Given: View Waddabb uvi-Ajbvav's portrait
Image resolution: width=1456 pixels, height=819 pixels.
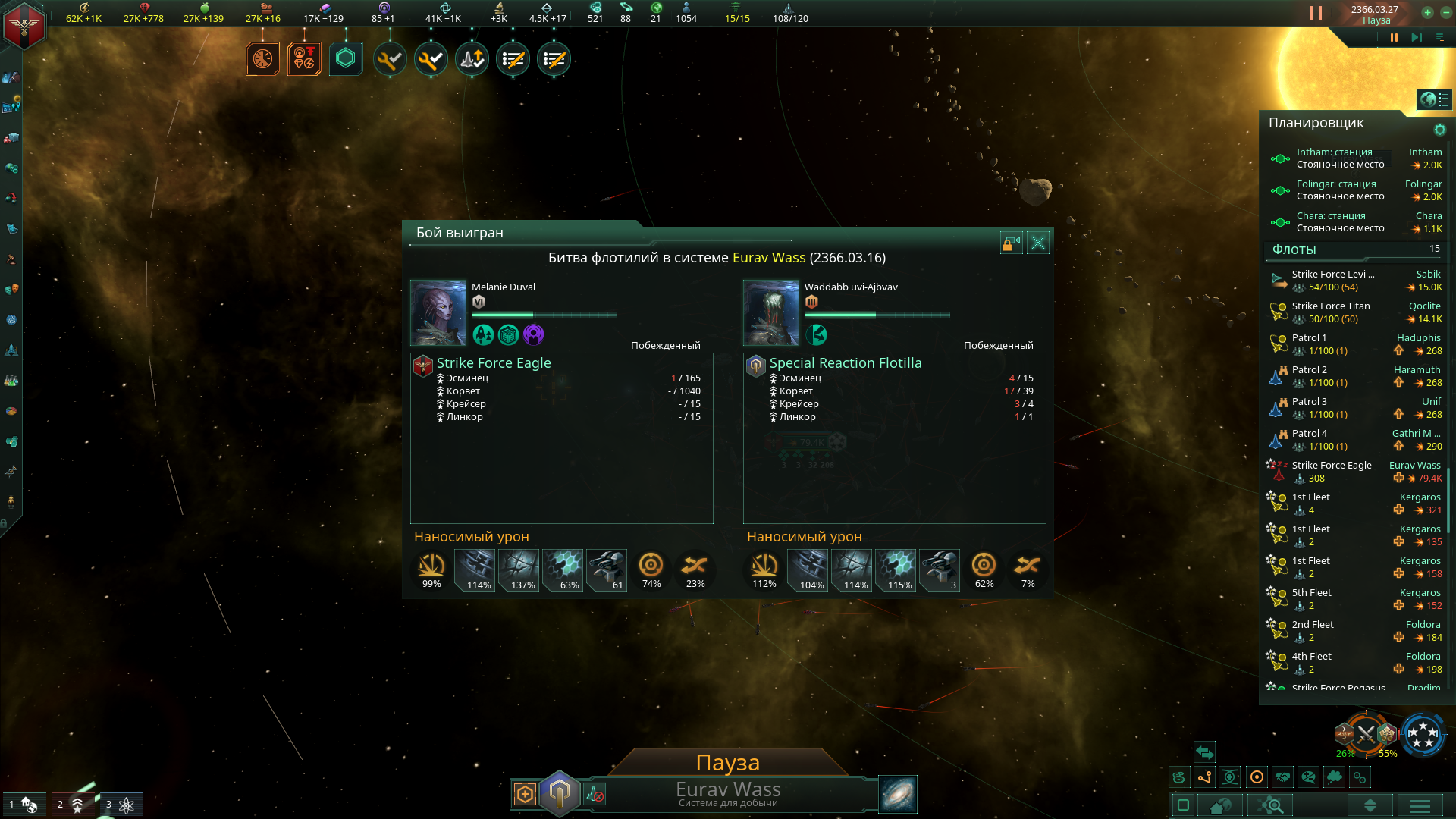Looking at the screenshot, I should coord(771,312).
